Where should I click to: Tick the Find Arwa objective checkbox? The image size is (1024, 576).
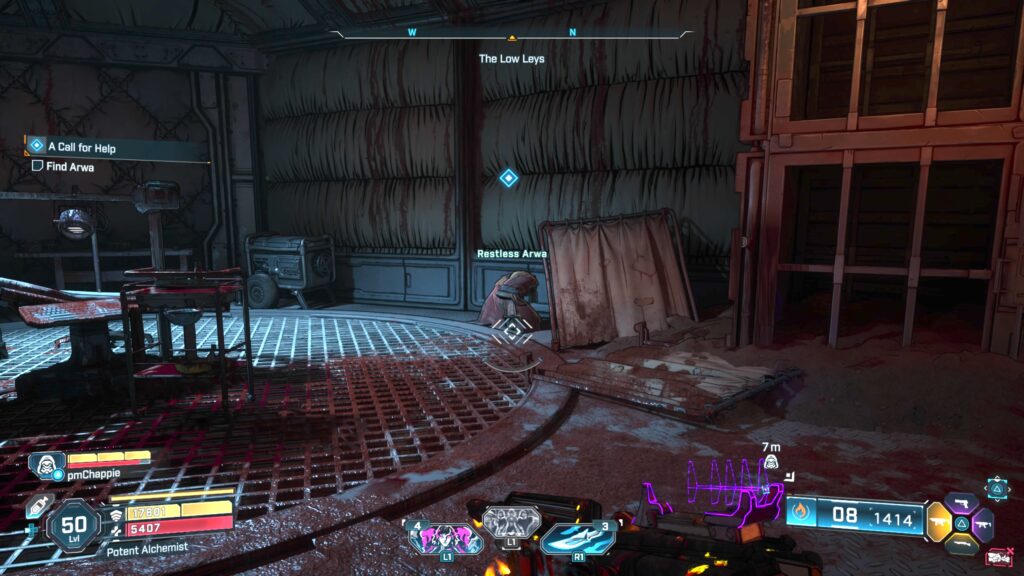tap(37, 166)
